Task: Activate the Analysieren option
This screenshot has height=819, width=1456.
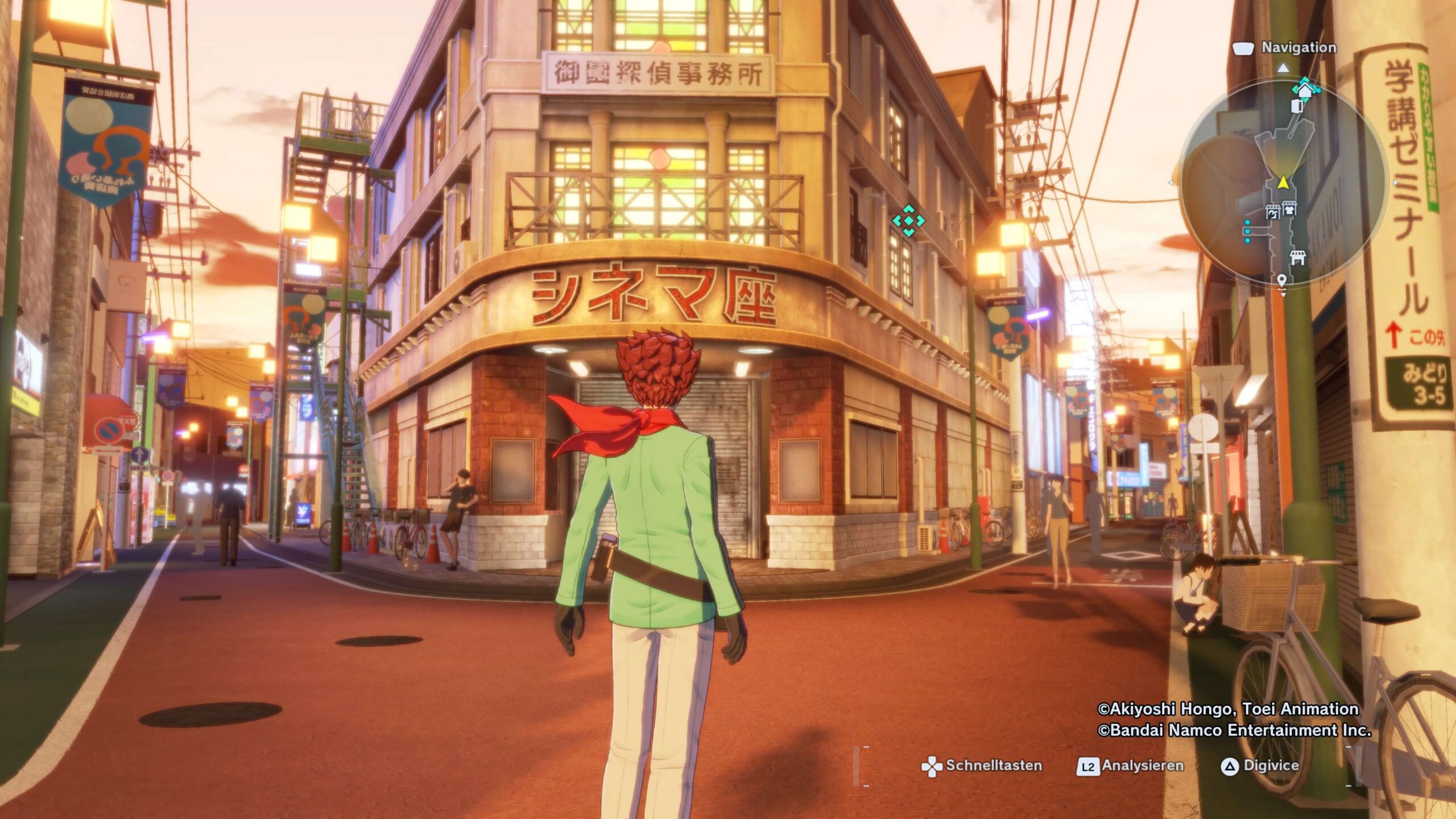Action: [x=1131, y=766]
